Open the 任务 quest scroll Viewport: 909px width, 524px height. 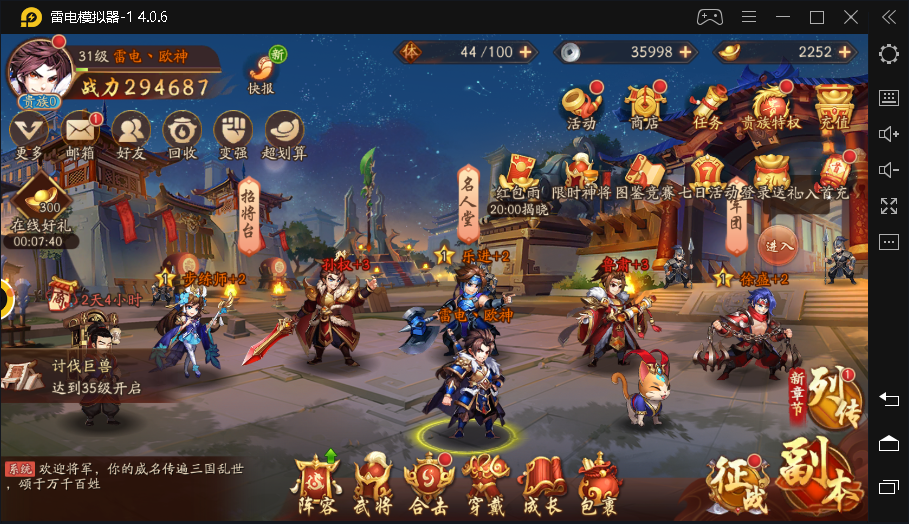(x=707, y=104)
